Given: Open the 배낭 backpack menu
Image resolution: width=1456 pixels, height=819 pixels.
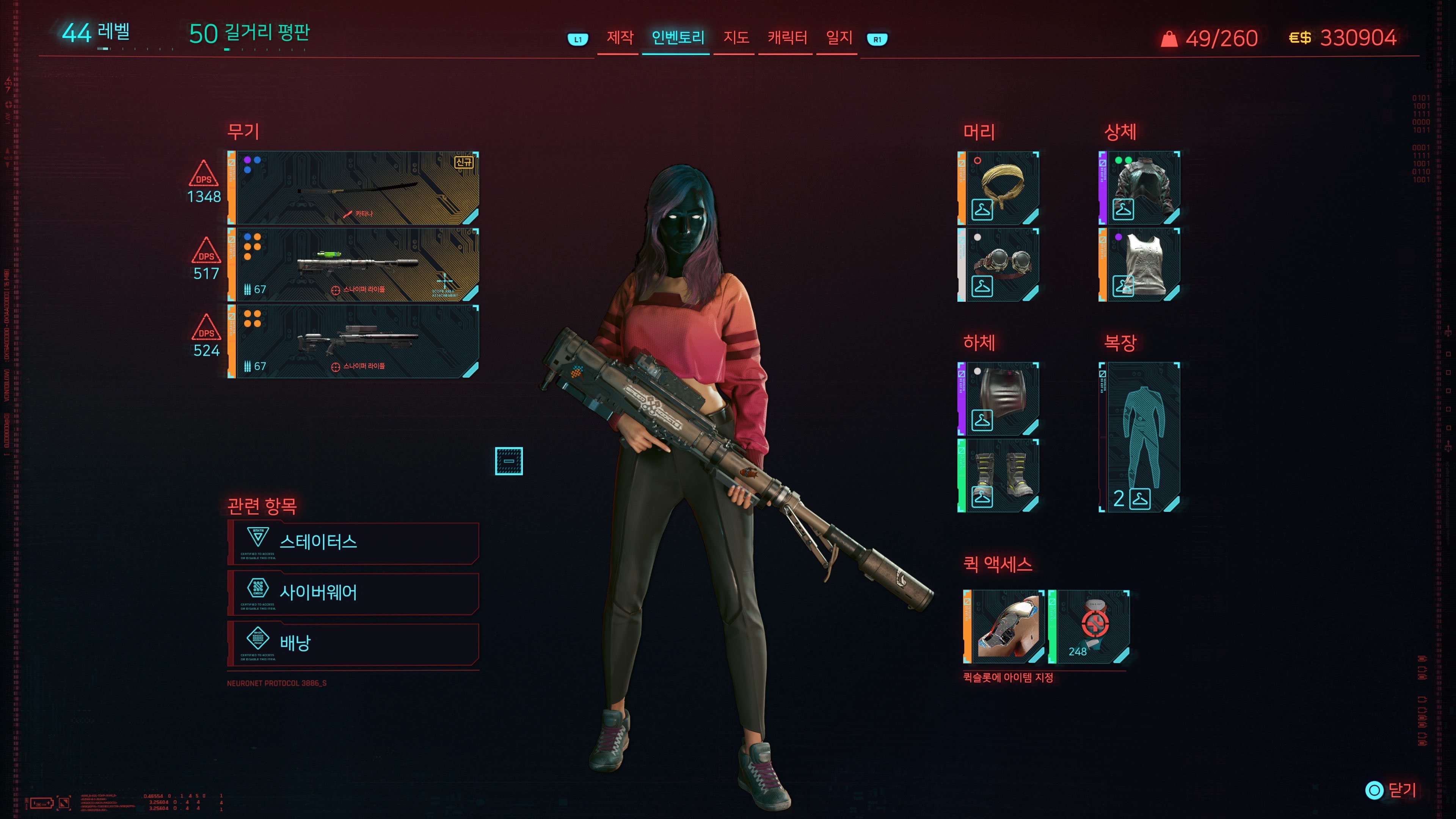Looking at the screenshot, I should (x=354, y=643).
